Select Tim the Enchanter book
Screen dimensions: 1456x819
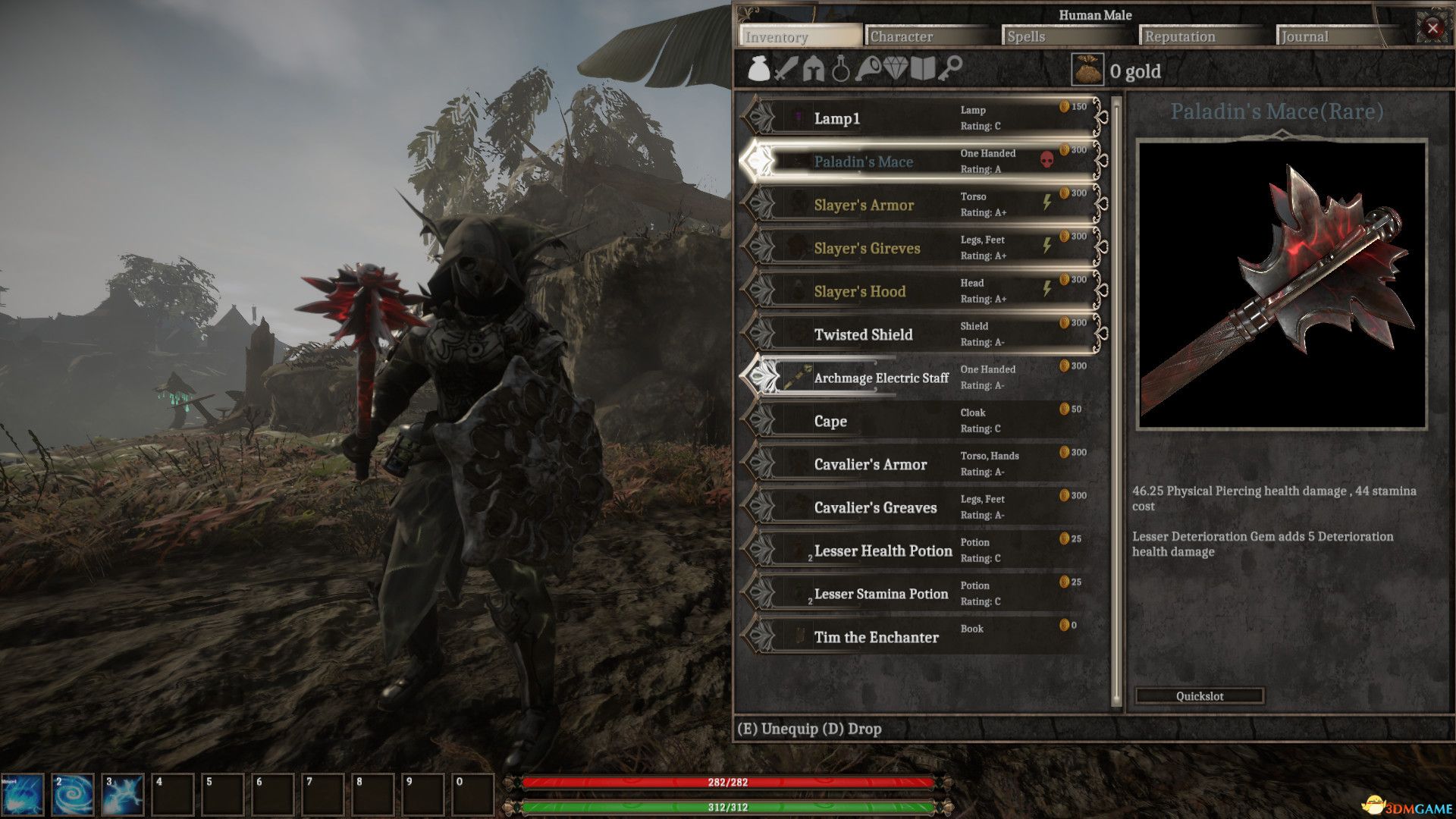point(877,637)
